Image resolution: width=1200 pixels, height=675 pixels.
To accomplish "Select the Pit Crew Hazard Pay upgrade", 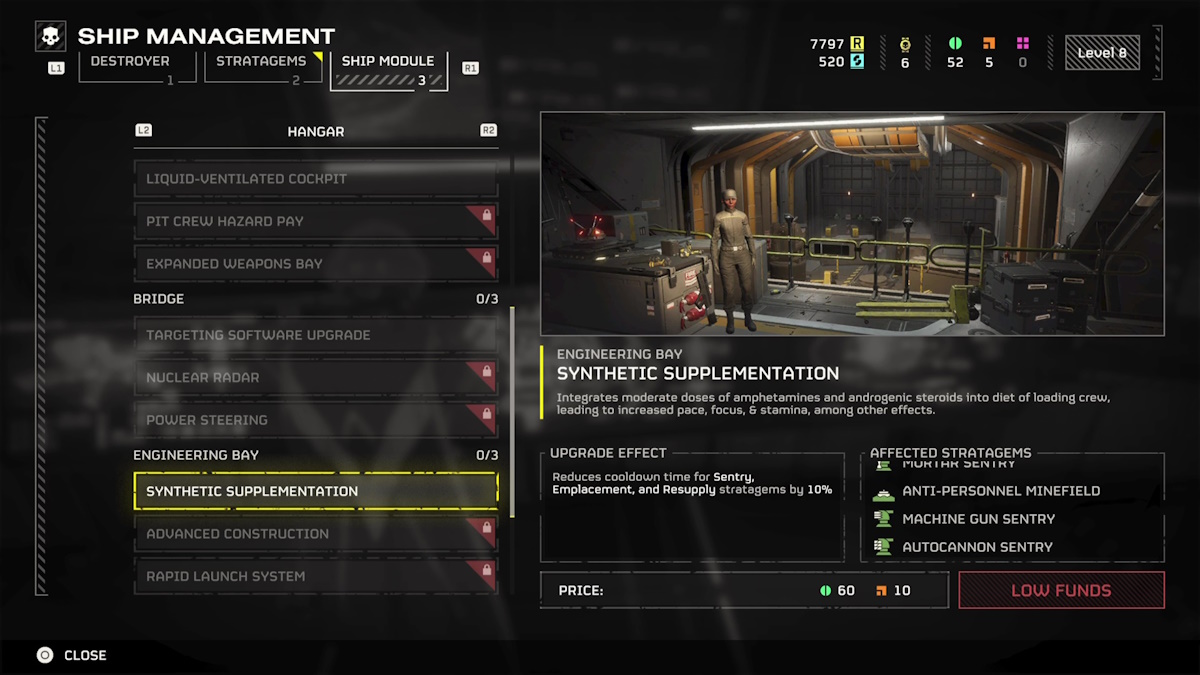I will pos(315,221).
